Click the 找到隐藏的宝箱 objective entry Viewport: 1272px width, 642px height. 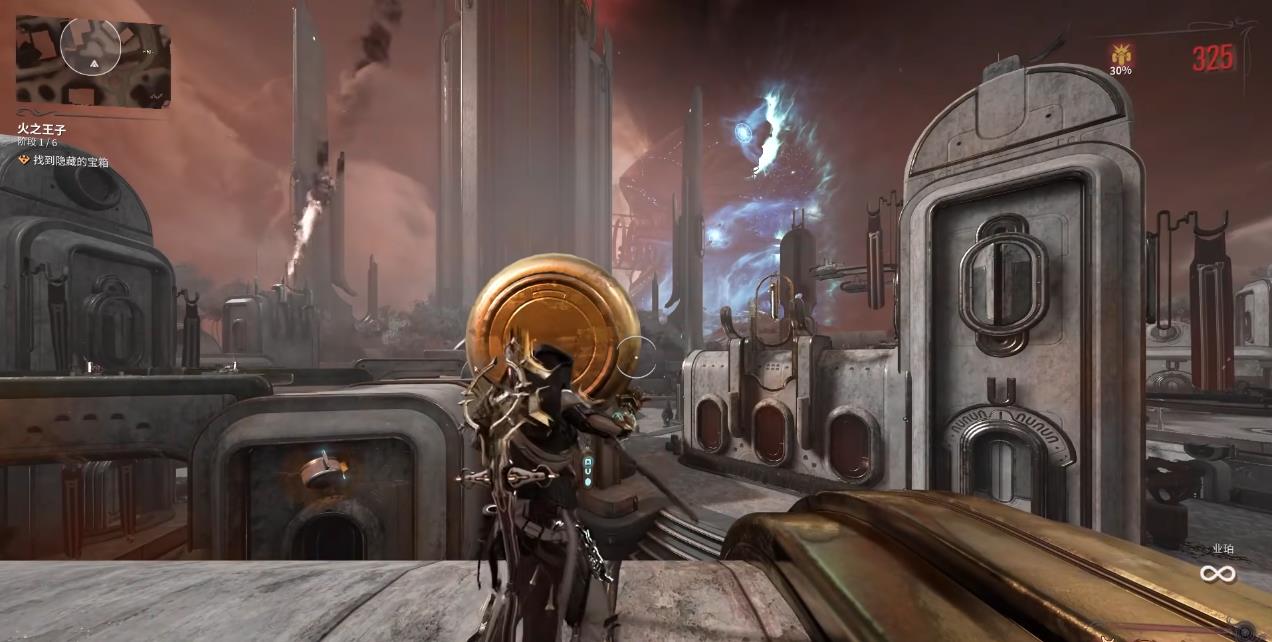click(70, 160)
